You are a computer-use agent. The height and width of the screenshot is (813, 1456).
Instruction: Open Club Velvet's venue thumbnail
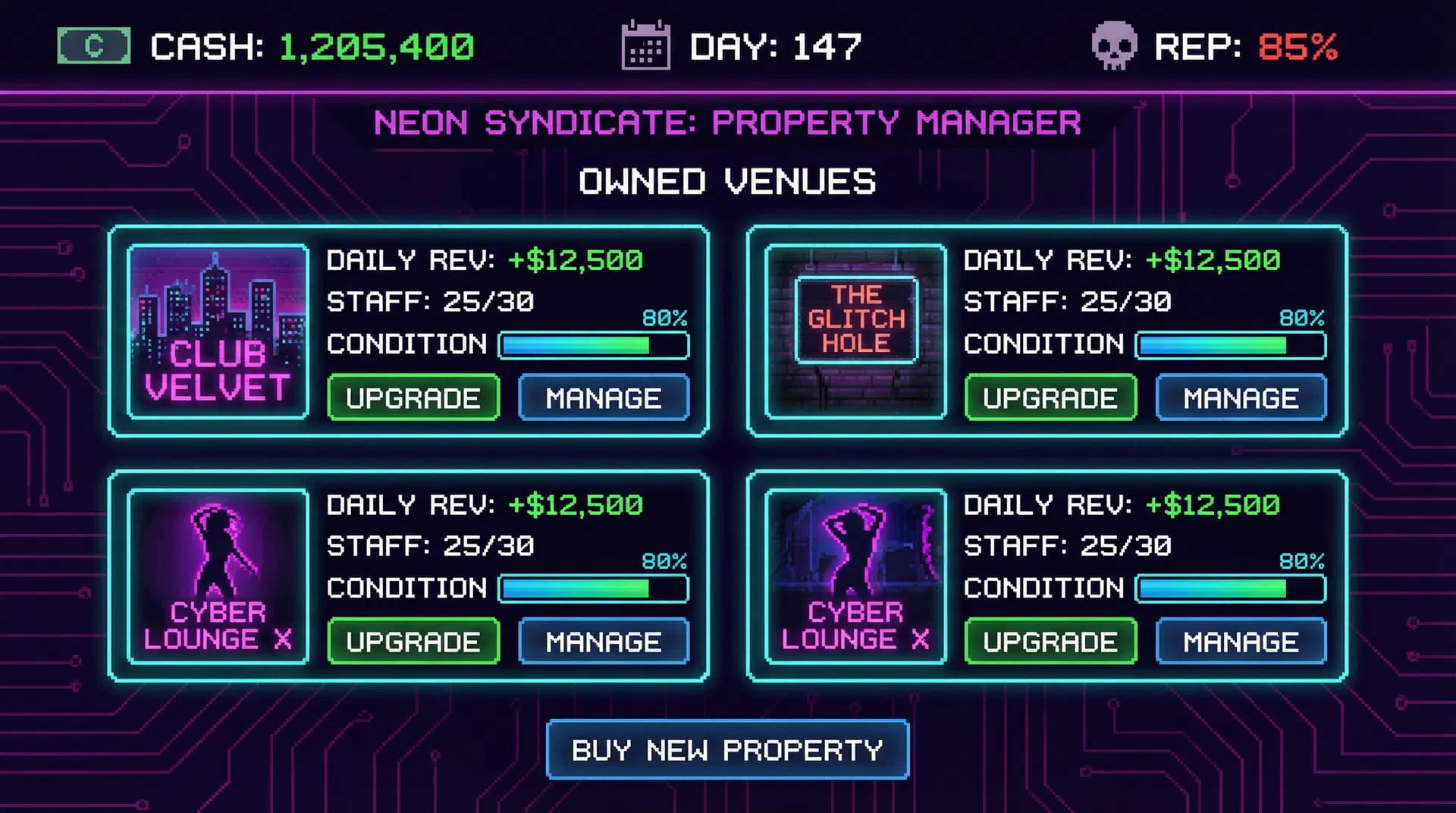coord(218,331)
